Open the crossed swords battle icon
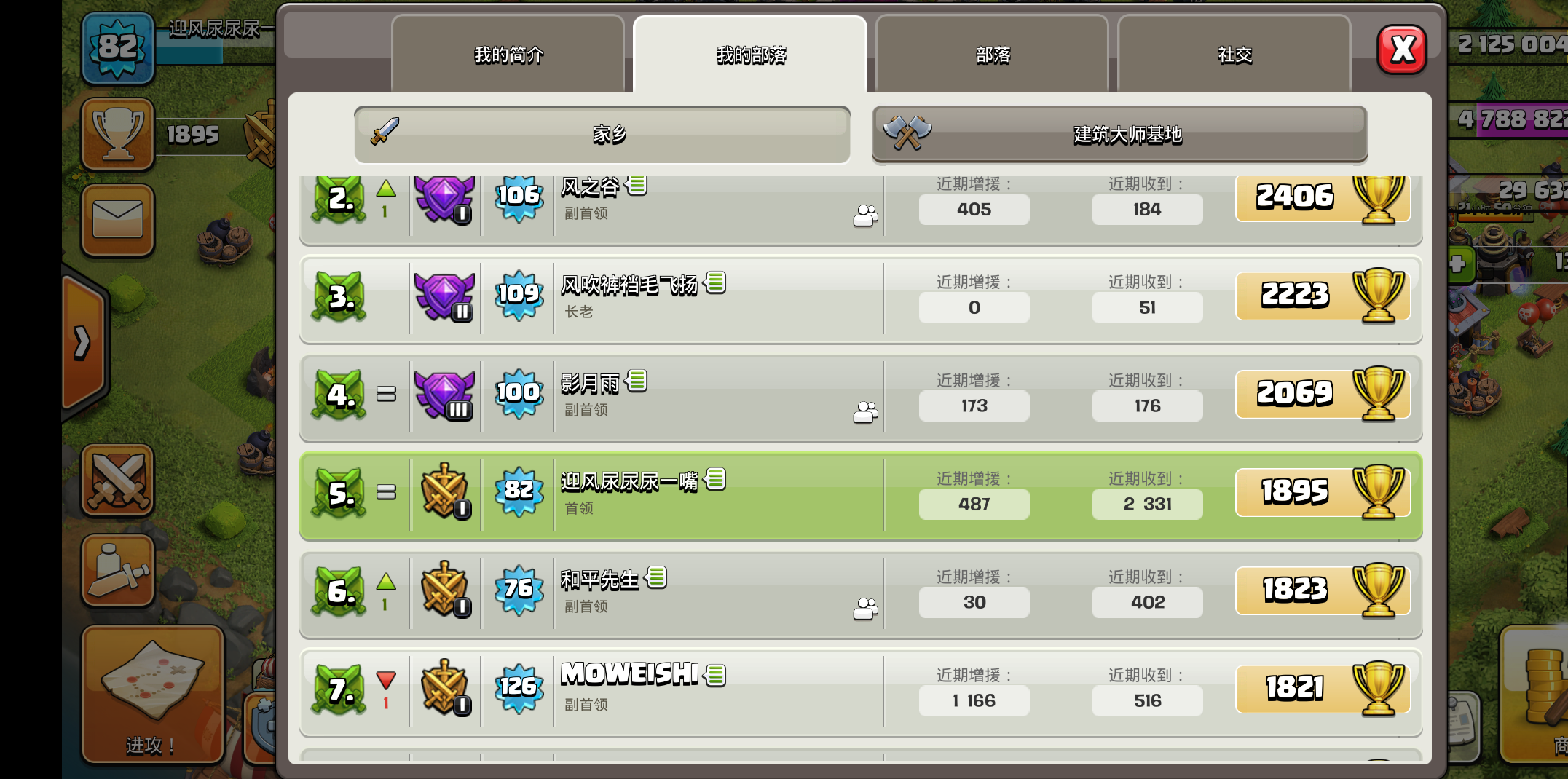1568x779 pixels. (x=118, y=481)
